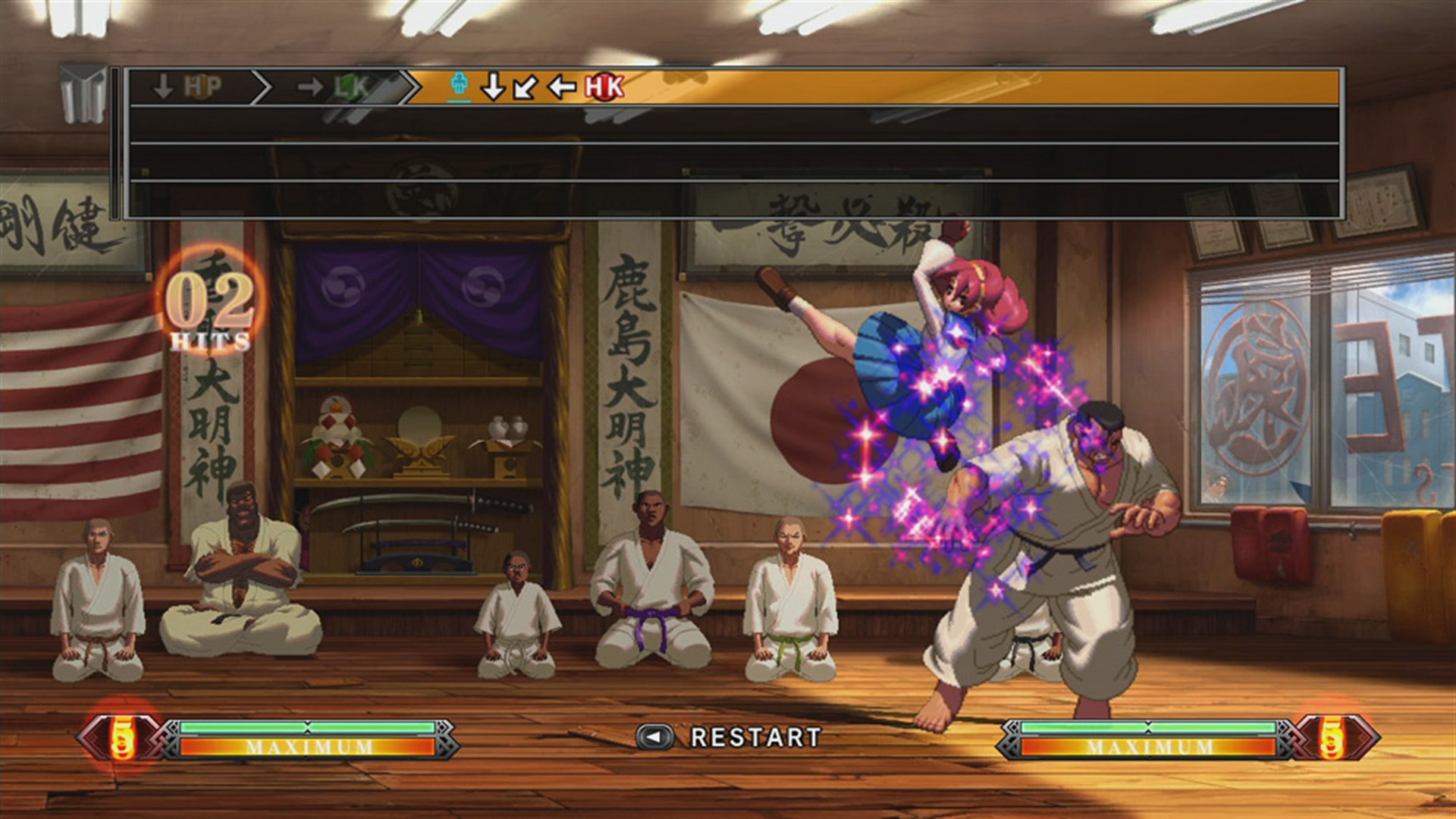This screenshot has height=819, width=1456.
Task: Click the cyan character stance icon
Action: [x=458, y=85]
